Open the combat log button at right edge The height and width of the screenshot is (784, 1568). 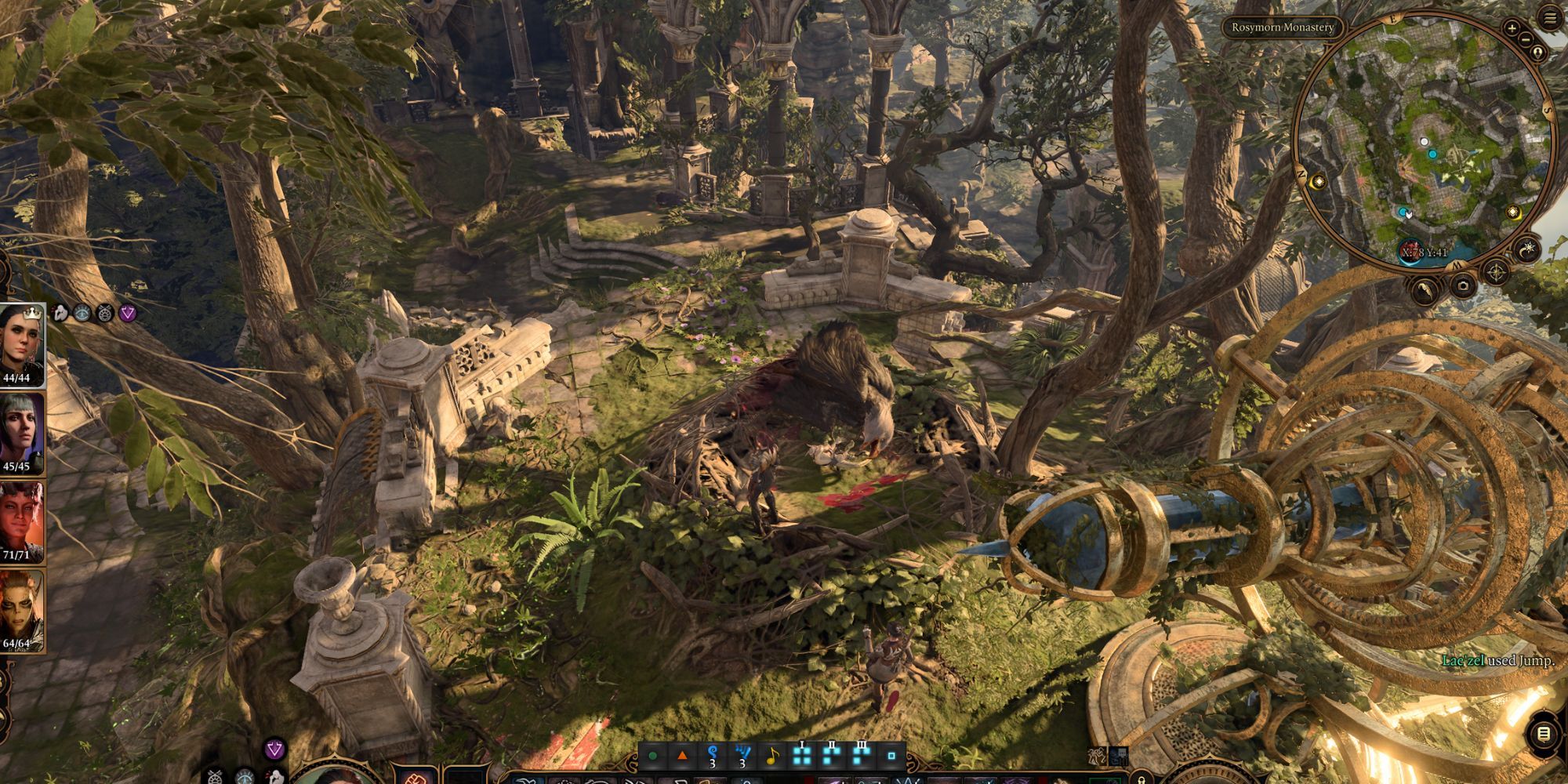pos(1543,735)
